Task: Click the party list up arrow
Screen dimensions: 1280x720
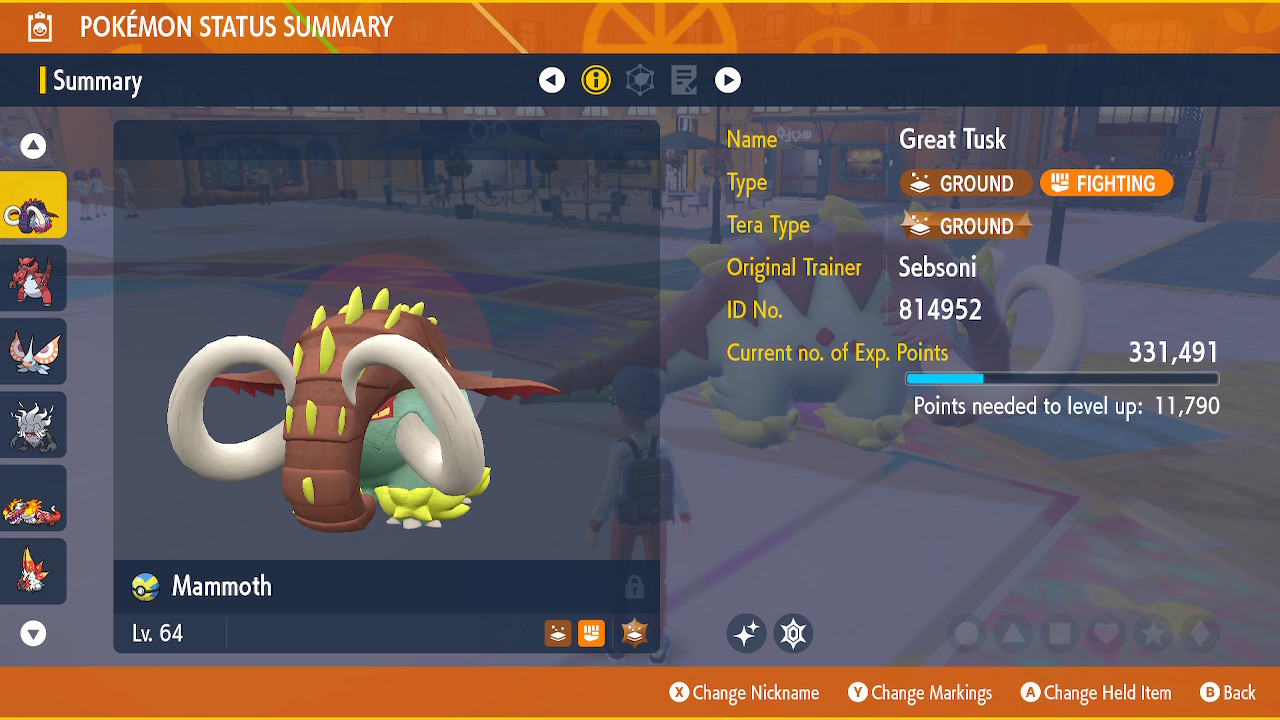Action: (x=34, y=147)
